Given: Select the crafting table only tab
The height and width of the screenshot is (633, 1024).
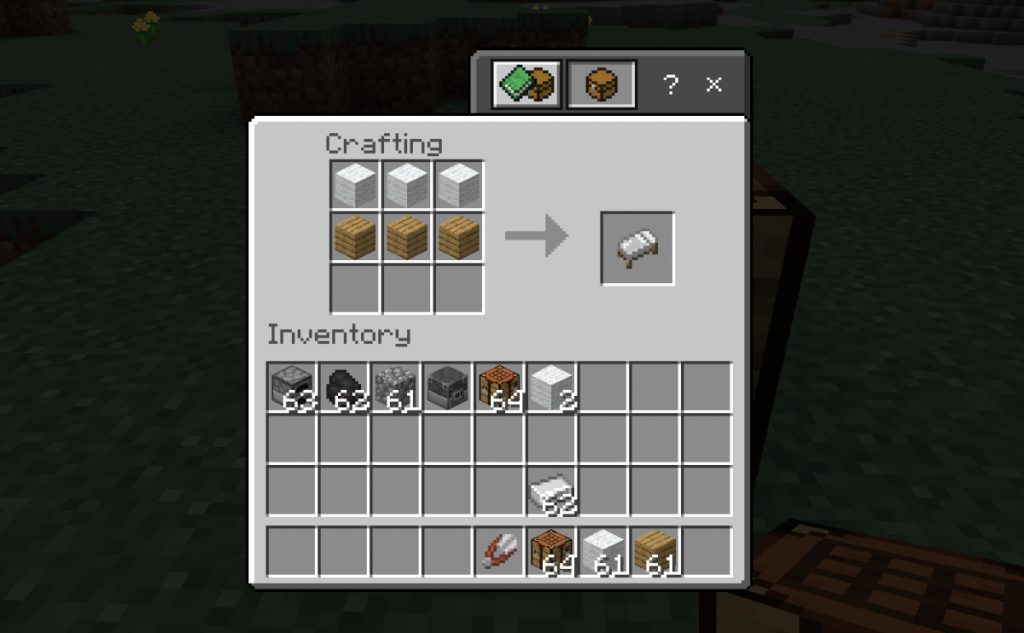Looking at the screenshot, I should pyautogui.click(x=601, y=85).
